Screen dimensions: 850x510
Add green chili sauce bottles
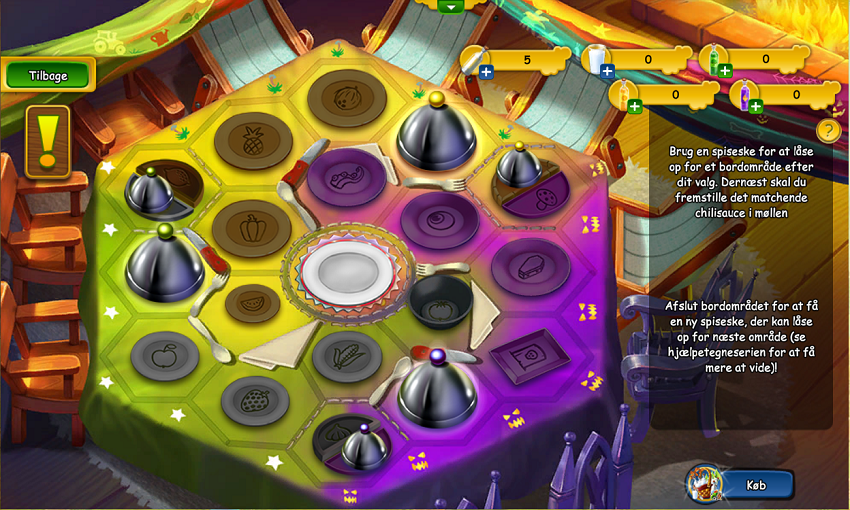click(x=725, y=71)
